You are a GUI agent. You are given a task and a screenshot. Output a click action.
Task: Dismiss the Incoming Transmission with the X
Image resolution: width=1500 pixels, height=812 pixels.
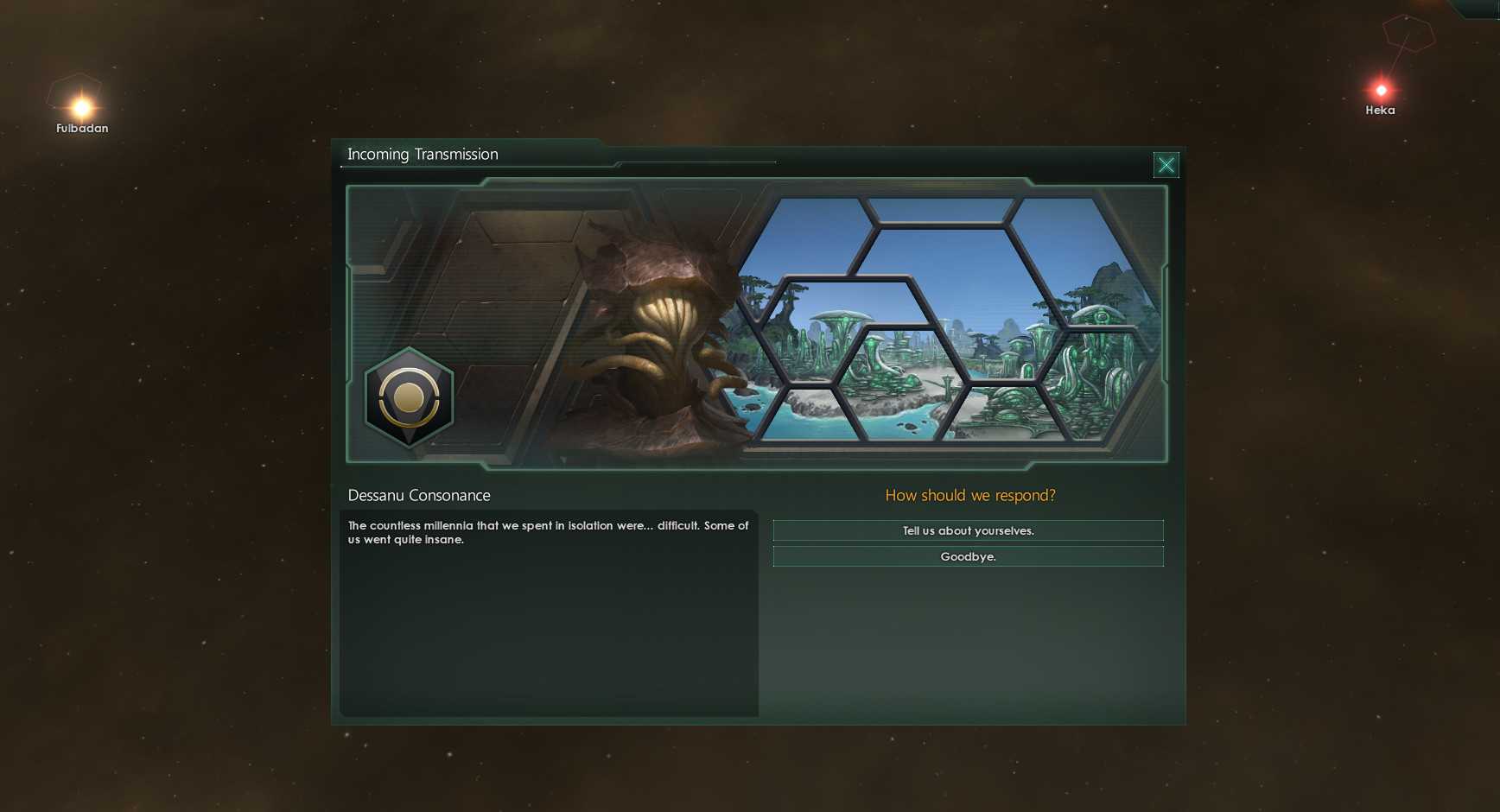(1166, 164)
